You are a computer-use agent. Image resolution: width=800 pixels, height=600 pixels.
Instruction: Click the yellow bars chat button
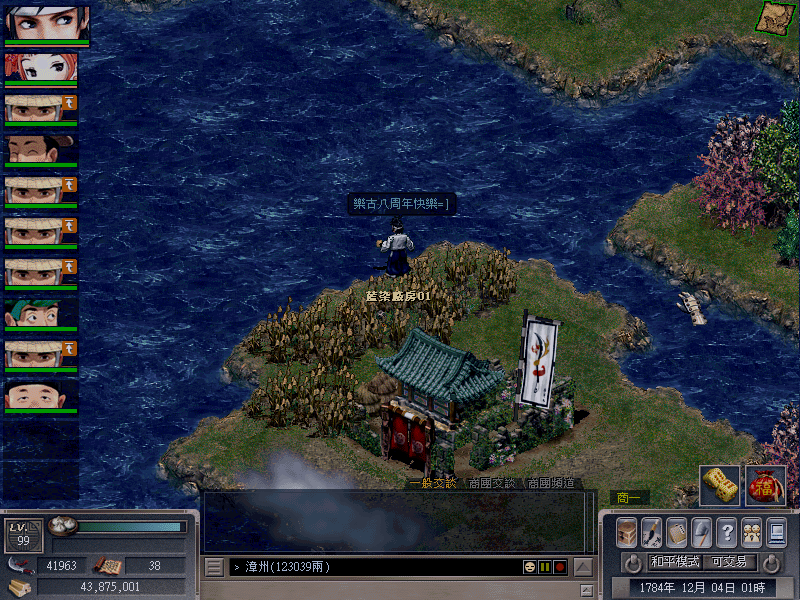[545, 567]
